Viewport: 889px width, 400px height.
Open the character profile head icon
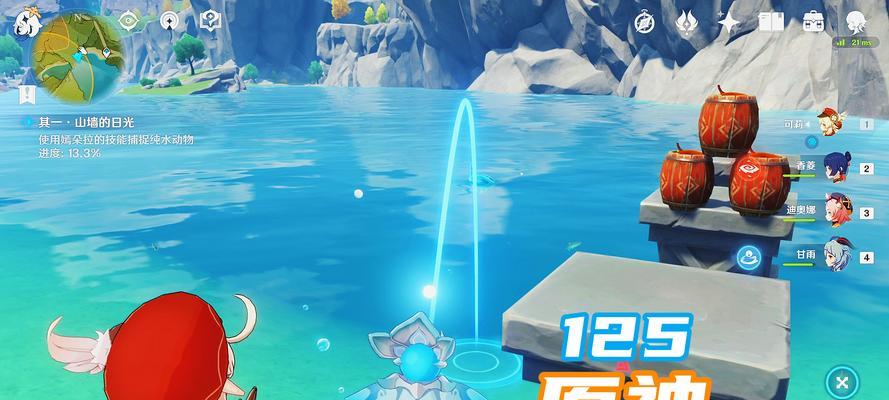coord(855,22)
